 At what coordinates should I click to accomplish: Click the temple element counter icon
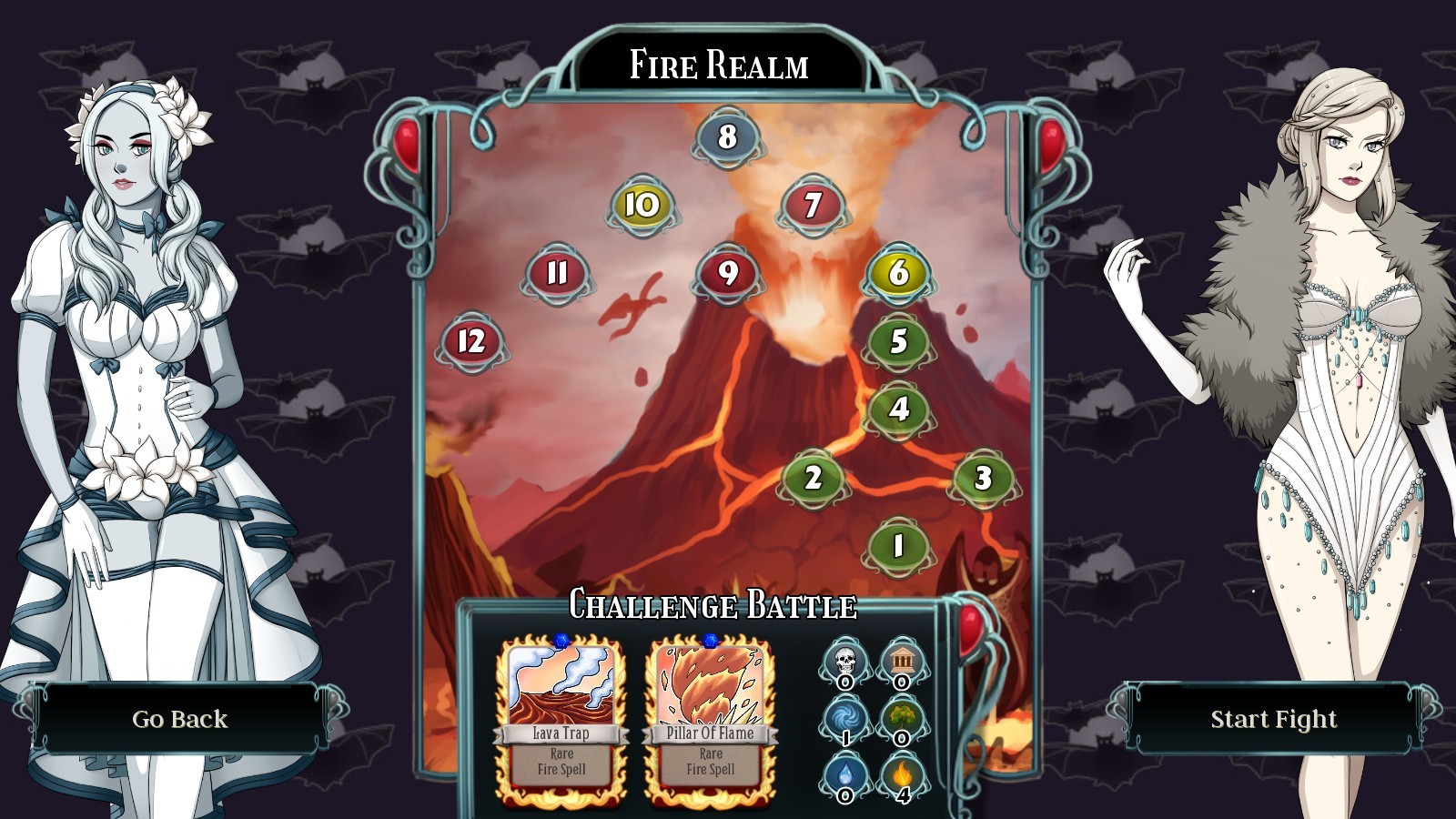point(902,660)
